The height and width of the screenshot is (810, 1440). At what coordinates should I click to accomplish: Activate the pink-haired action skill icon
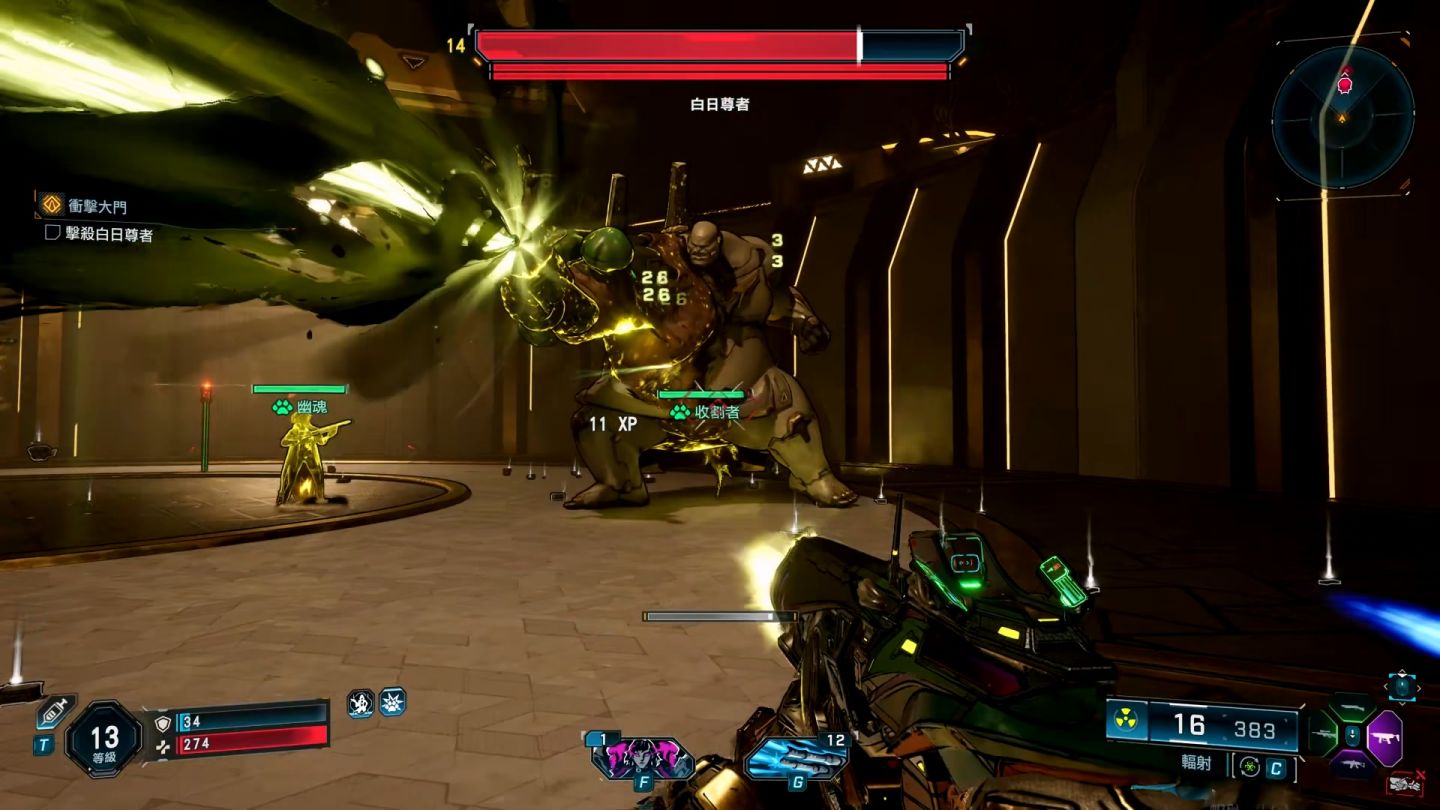click(641, 757)
